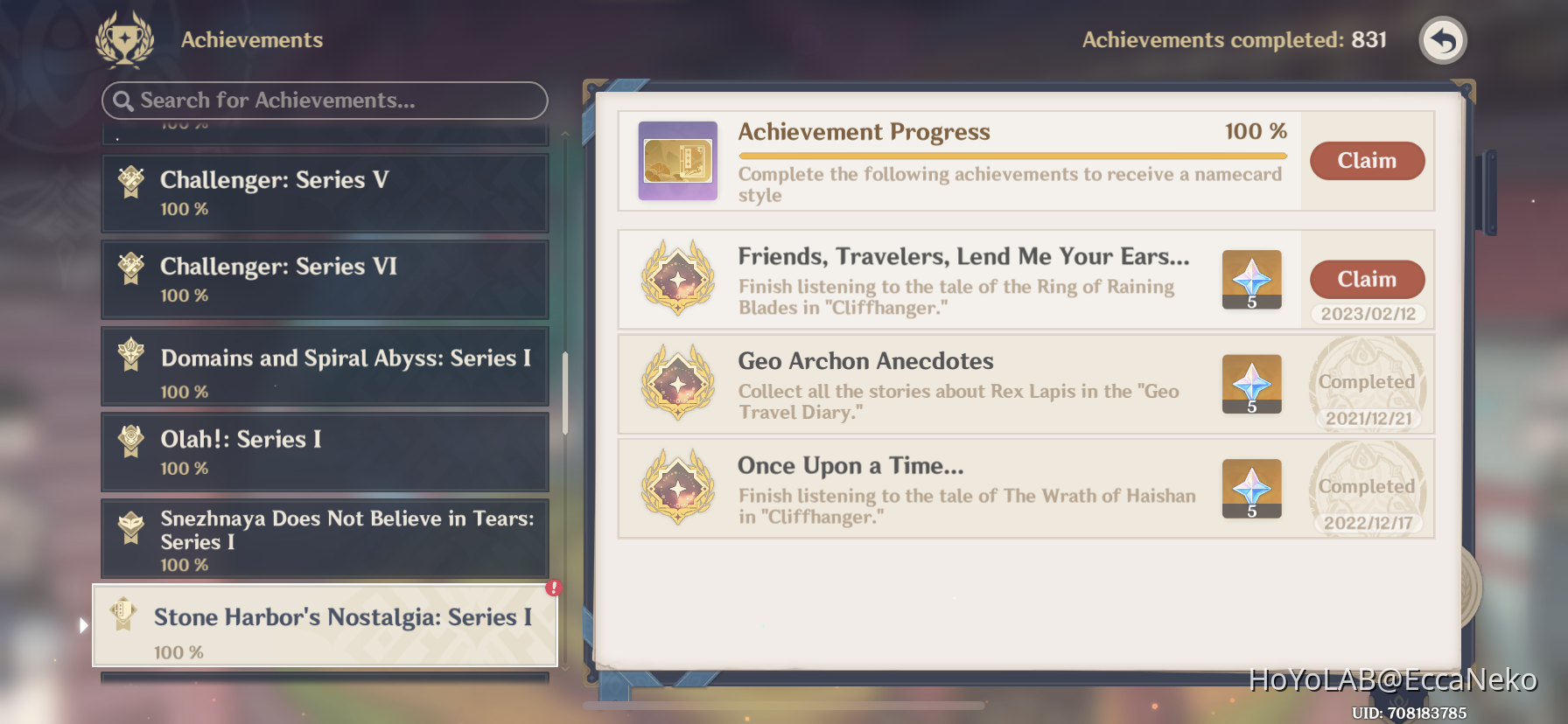The image size is (1568, 724).
Task: Click the red notification badge on Stone Harbor's Nostalgia
Action: [552, 590]
